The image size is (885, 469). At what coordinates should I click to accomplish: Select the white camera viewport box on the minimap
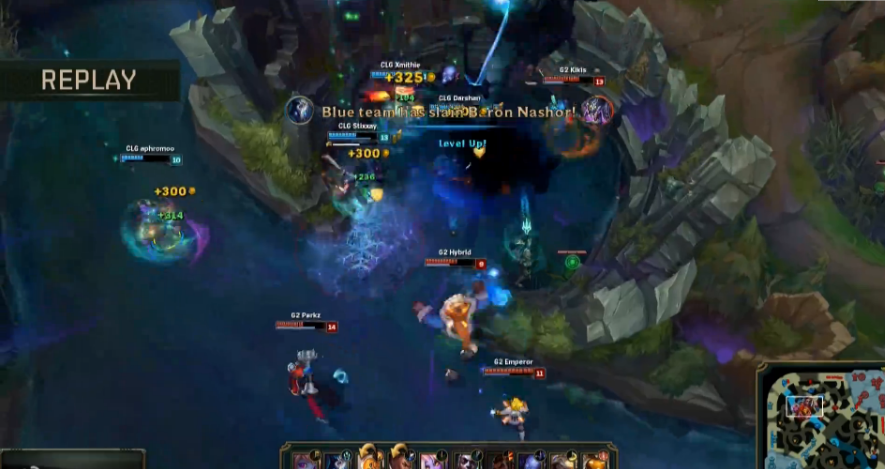point(804,406)
